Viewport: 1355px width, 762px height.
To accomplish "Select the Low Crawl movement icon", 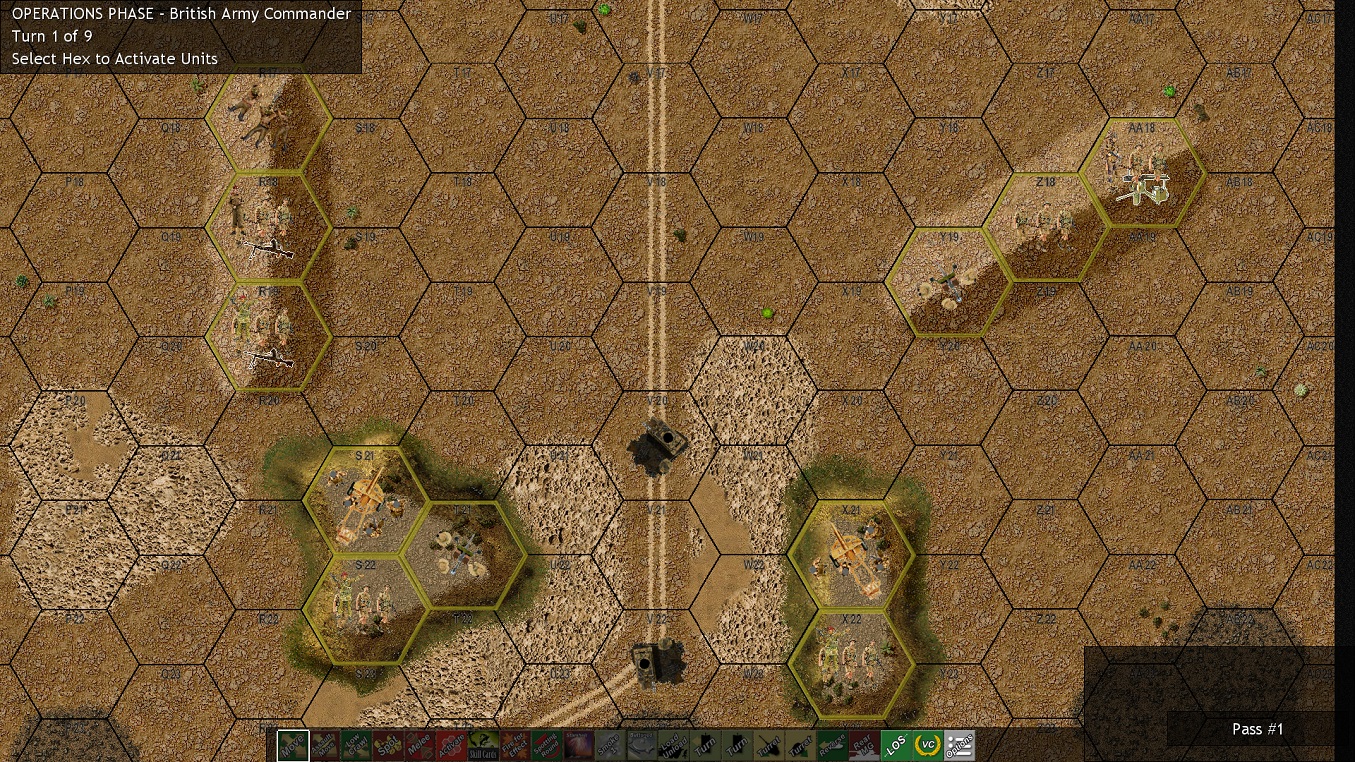I will point(355,745).
